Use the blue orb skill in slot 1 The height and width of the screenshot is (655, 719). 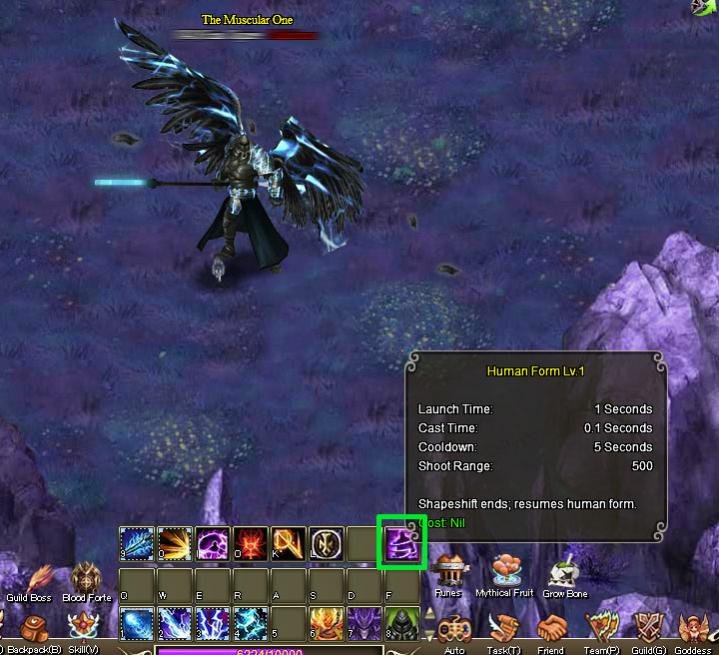point(136,623)
